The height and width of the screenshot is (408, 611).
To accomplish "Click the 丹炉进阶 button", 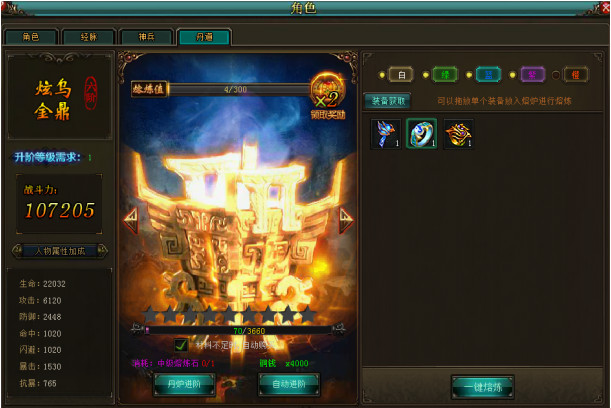I will pos(184,382).
